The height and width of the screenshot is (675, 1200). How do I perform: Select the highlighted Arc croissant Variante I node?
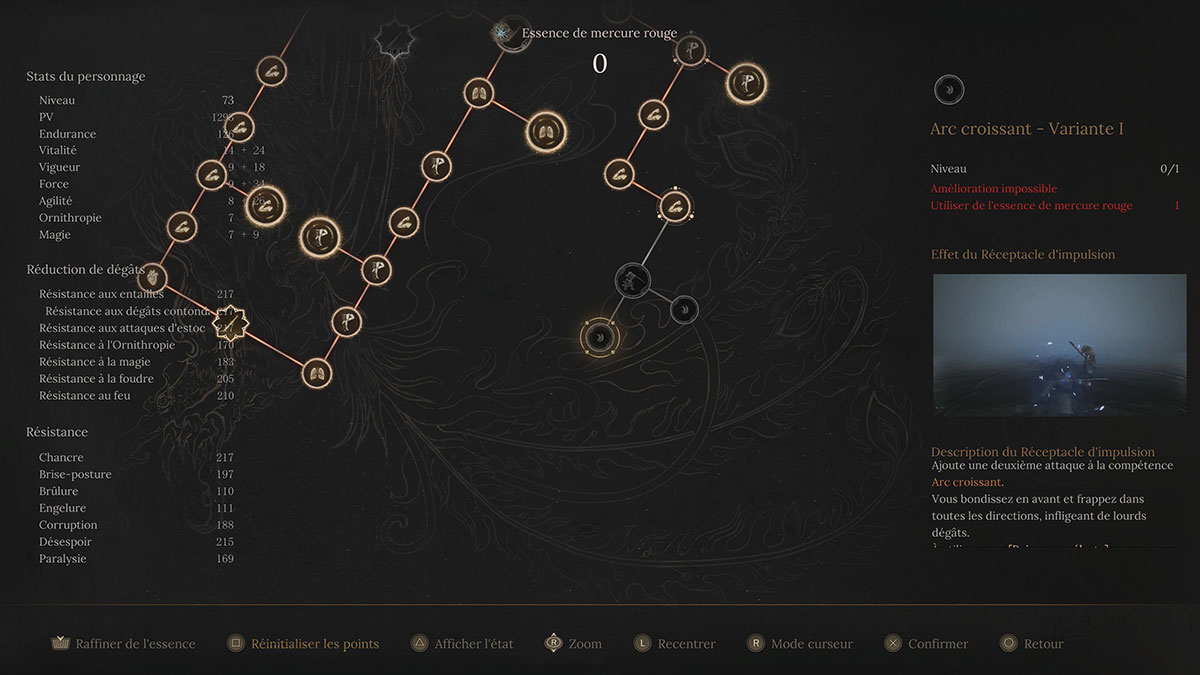click(600, 336)
